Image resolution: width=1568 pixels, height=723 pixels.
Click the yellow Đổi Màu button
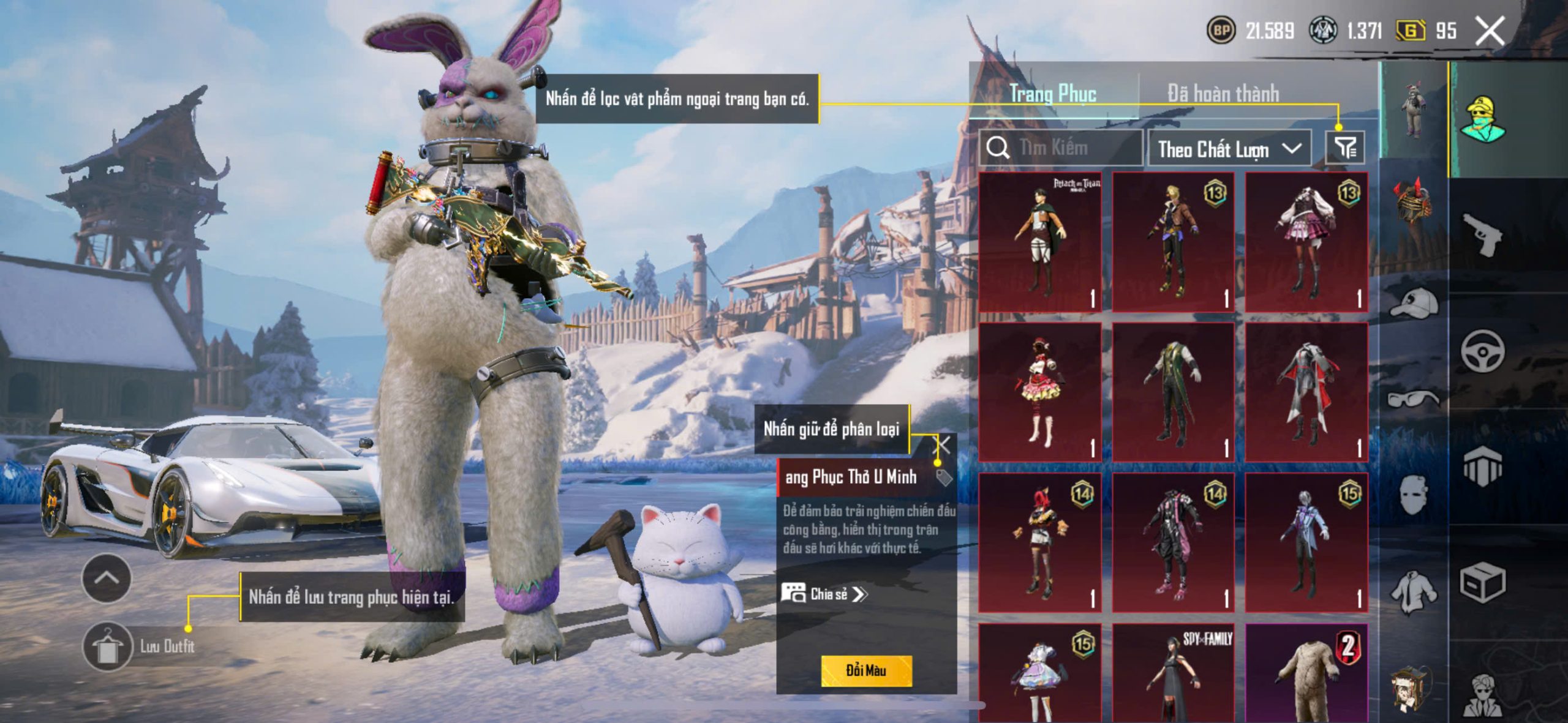tap(866, 670)
